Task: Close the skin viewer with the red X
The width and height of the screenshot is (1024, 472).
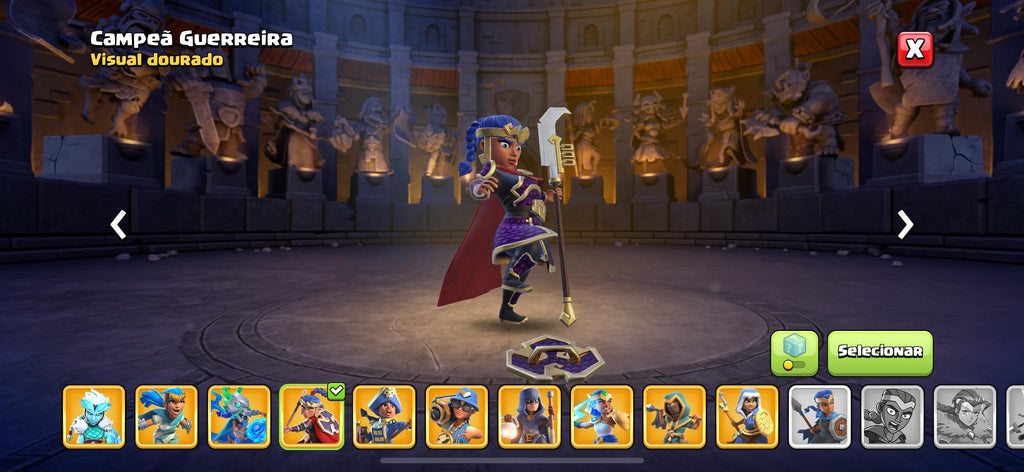Action: point(914,49)
